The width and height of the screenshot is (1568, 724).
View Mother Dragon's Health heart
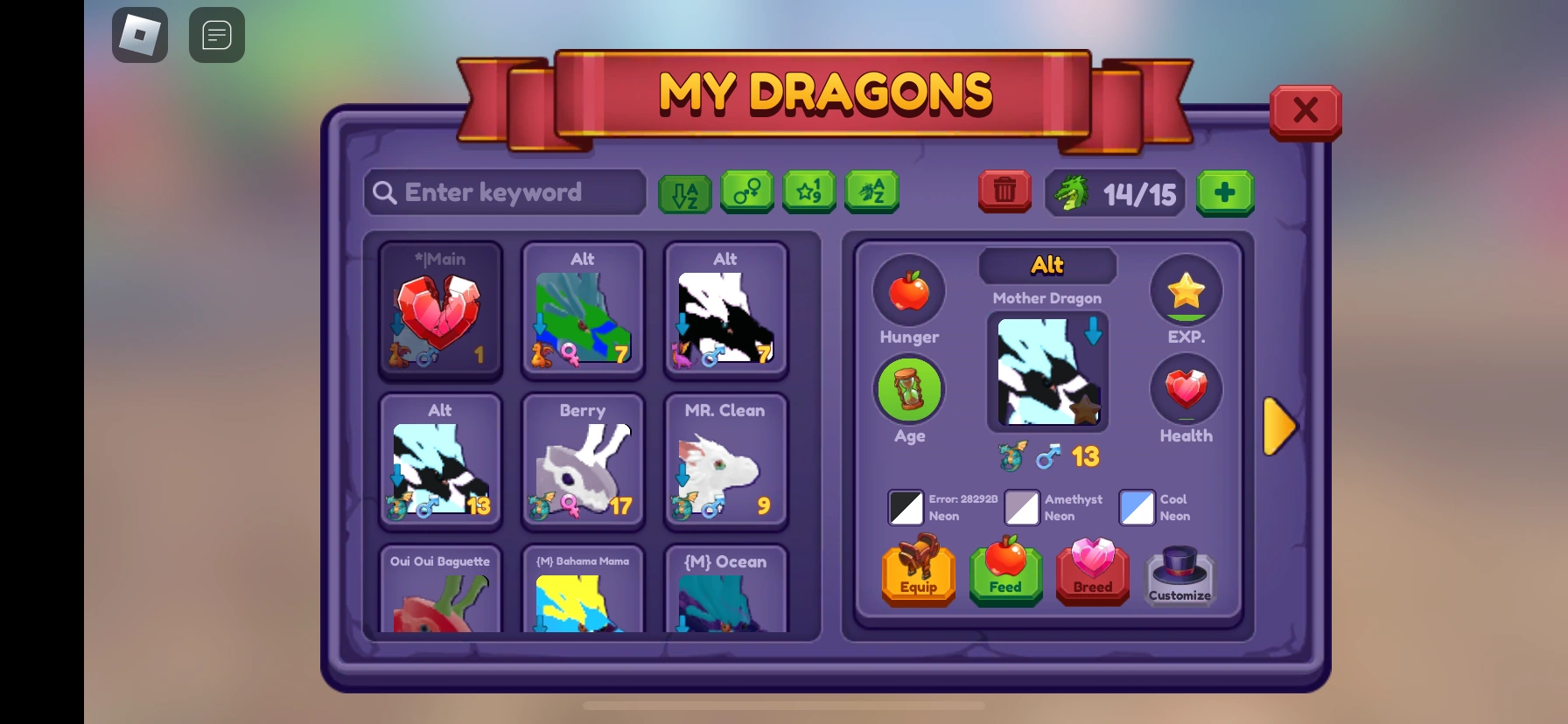1186,391
